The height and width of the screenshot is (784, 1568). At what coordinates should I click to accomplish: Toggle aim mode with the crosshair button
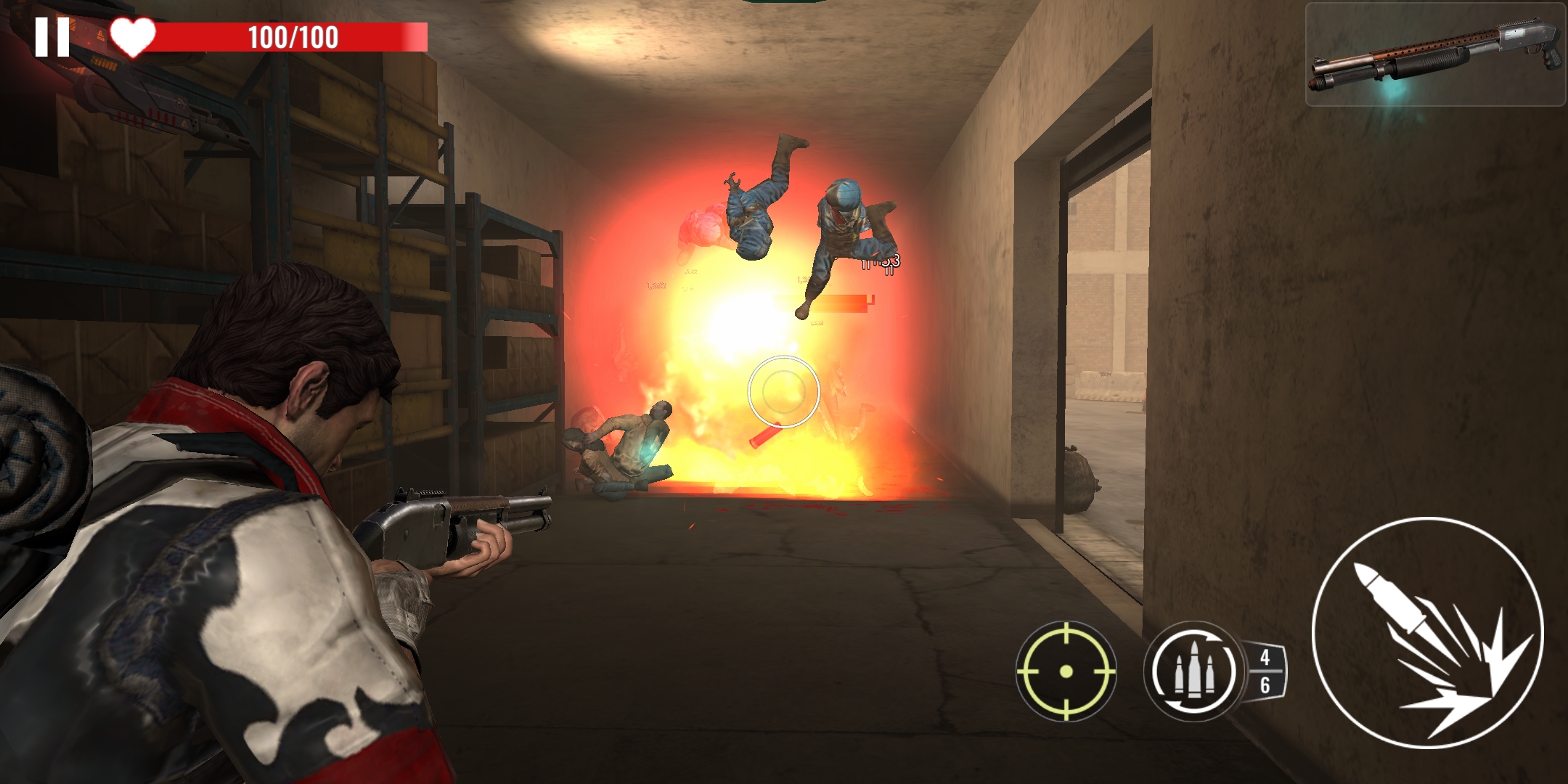pos(1066,671)
